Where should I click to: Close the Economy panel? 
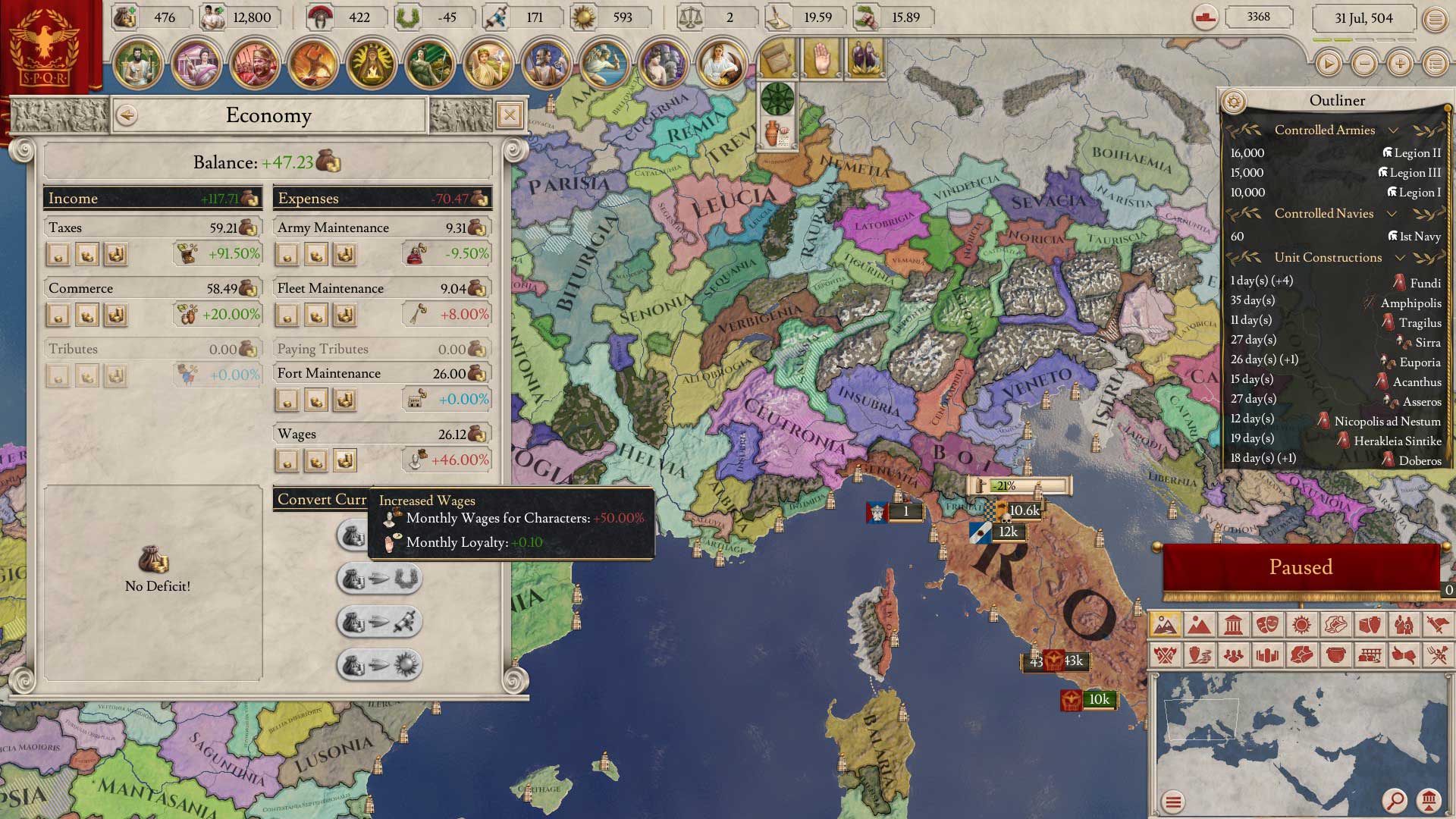coord(510,115)
